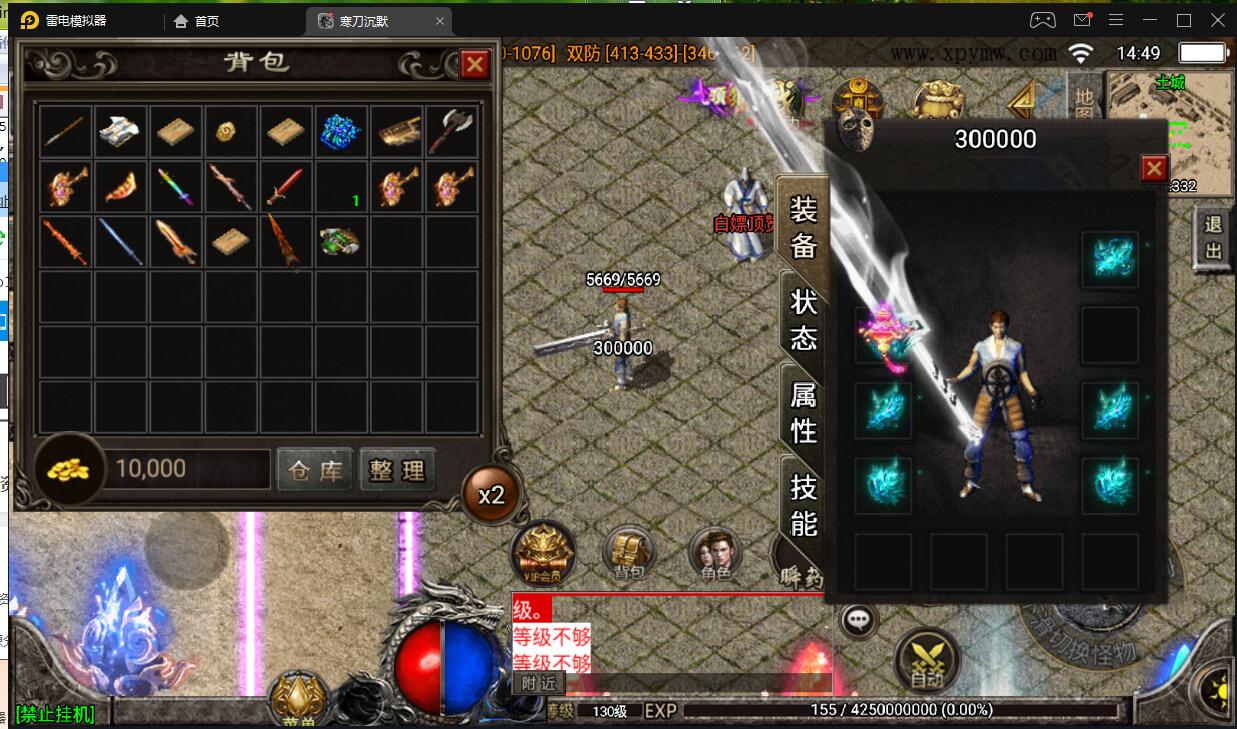Click the 退出 exit button
Screen dimensions: 1237x729
click(1213, 239)
